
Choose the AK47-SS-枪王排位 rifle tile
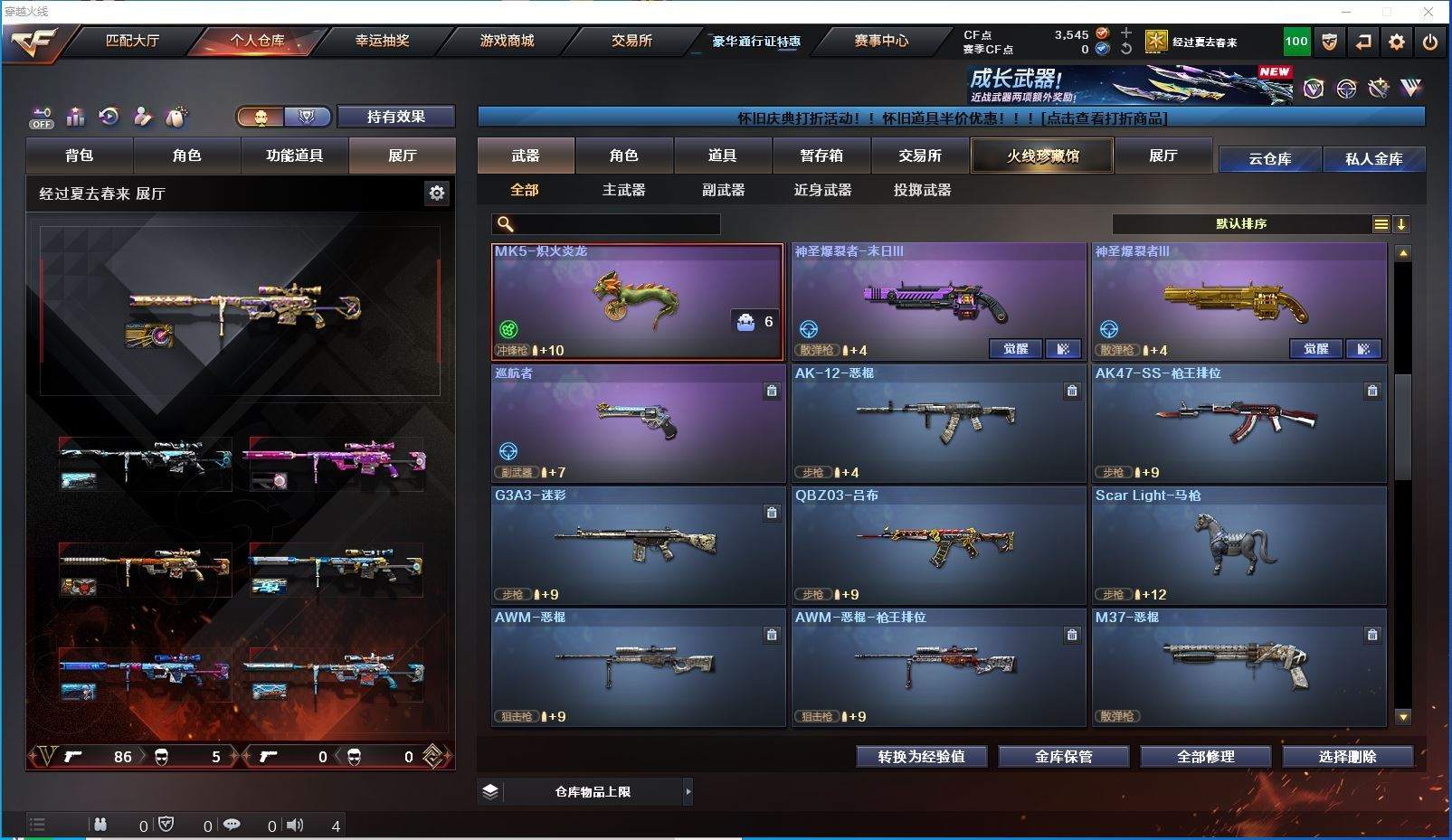1238,423
